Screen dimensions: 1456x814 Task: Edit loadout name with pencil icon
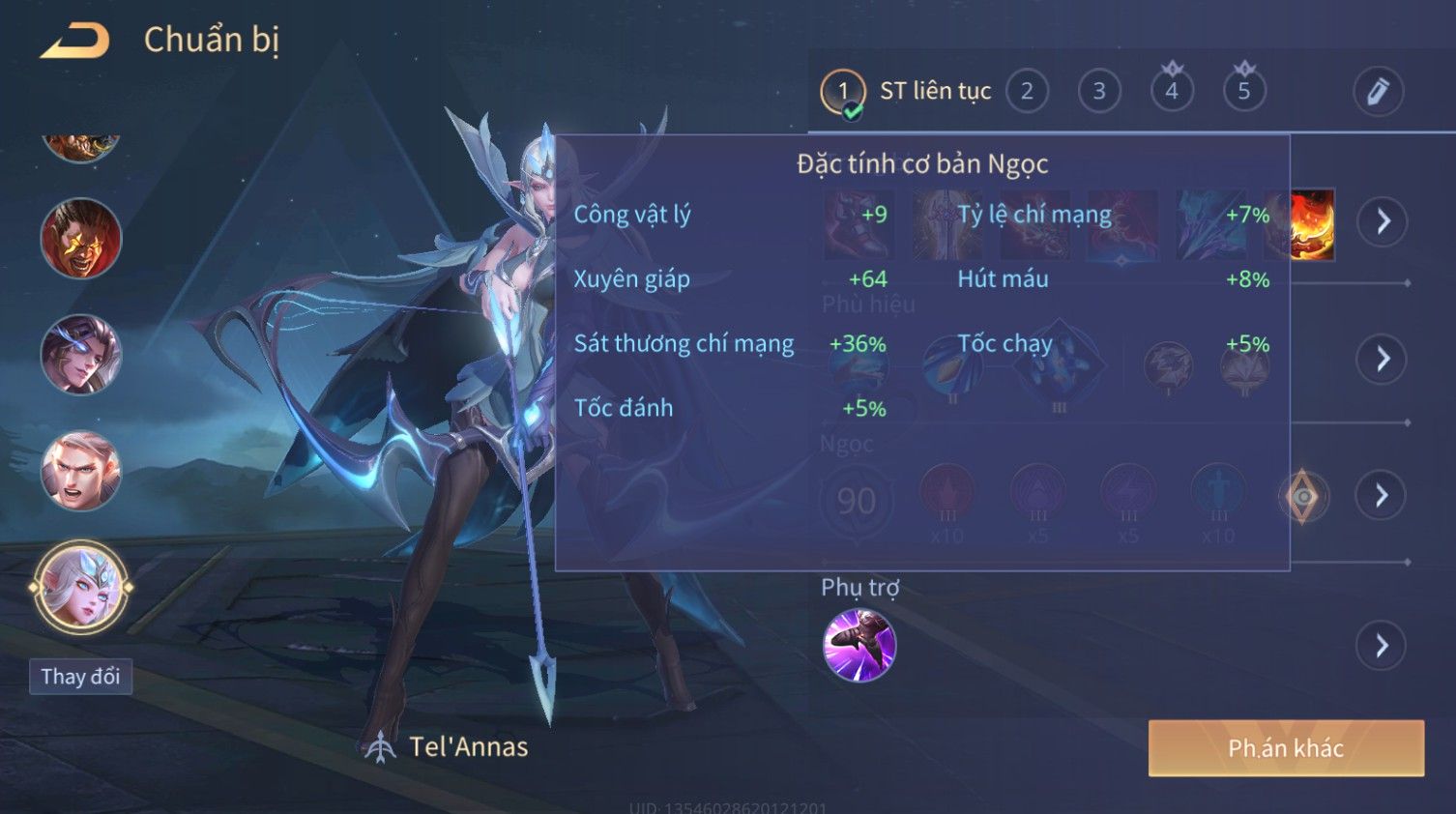[x=1378, y=92]
